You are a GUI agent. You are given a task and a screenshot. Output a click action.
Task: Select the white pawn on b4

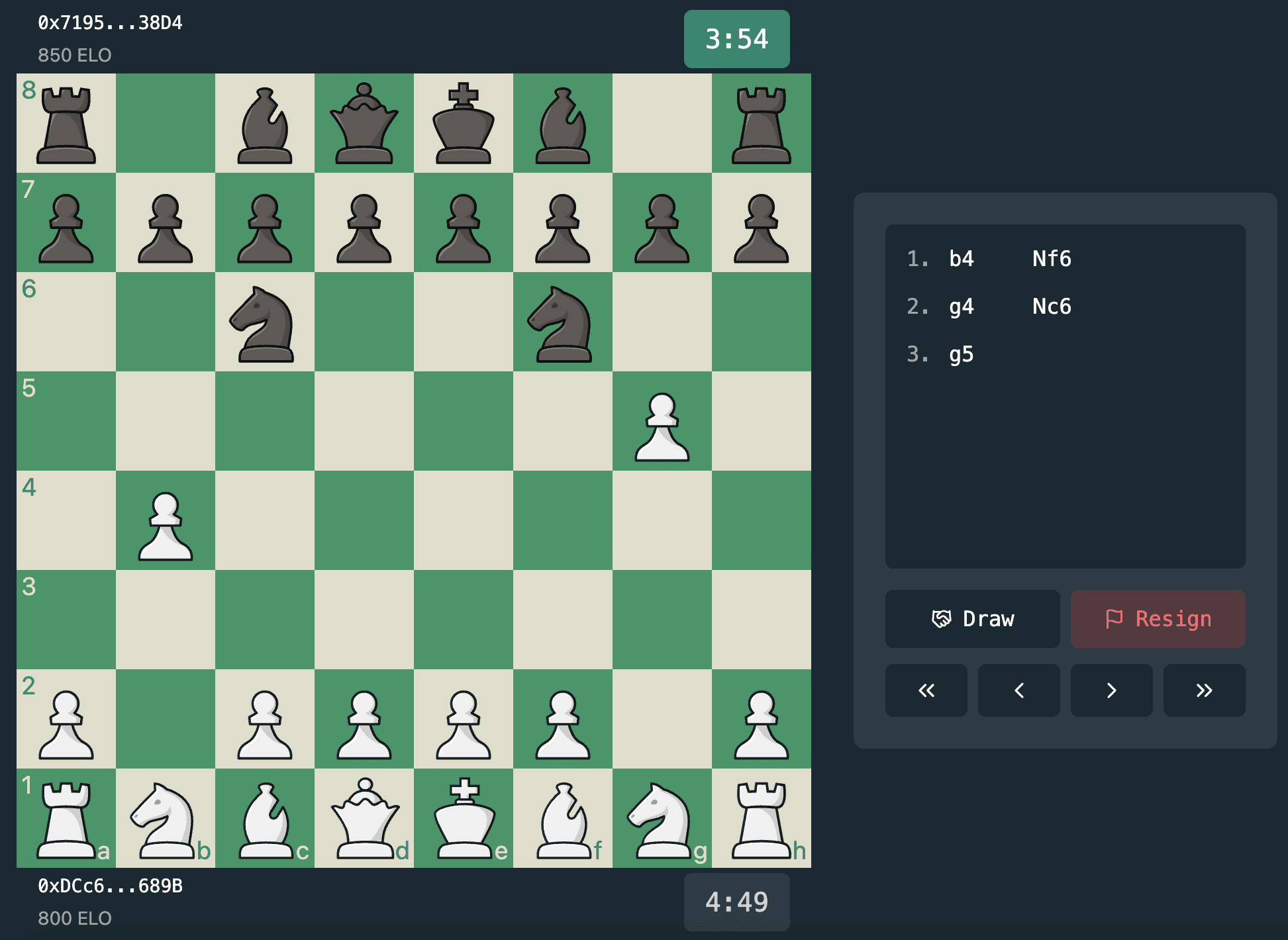166,523
